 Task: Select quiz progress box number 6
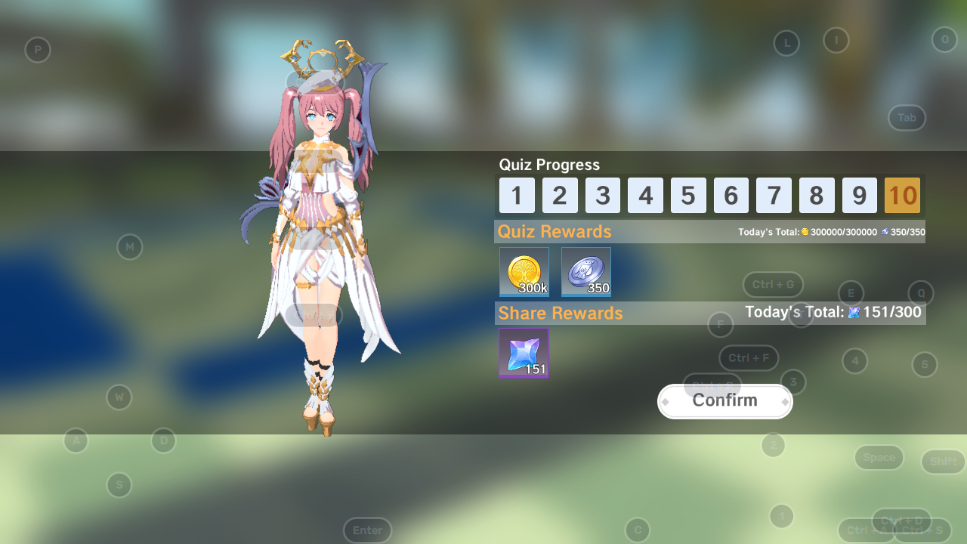tap(731, 195)
